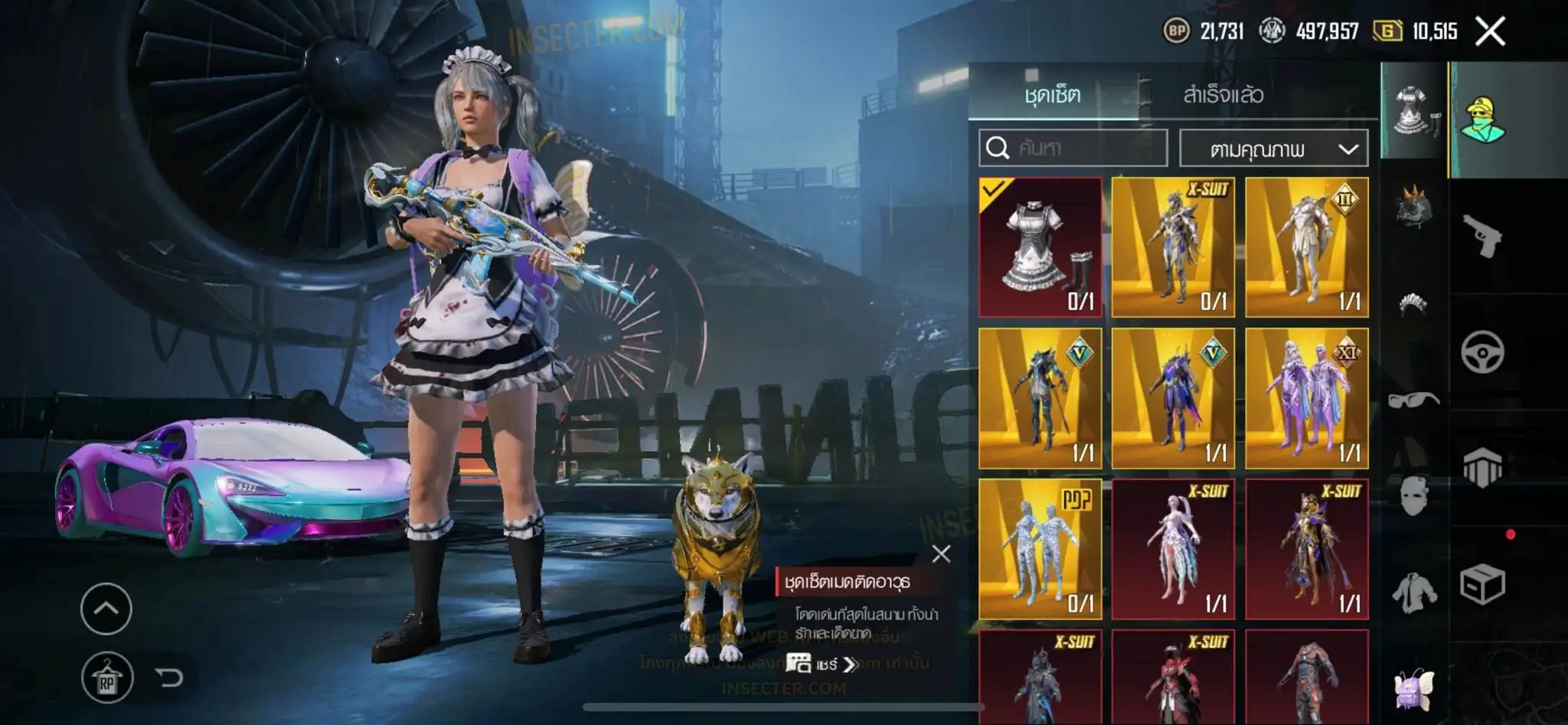
Task: Select the maid dress set thumbnail
Action: point(1040,247)
